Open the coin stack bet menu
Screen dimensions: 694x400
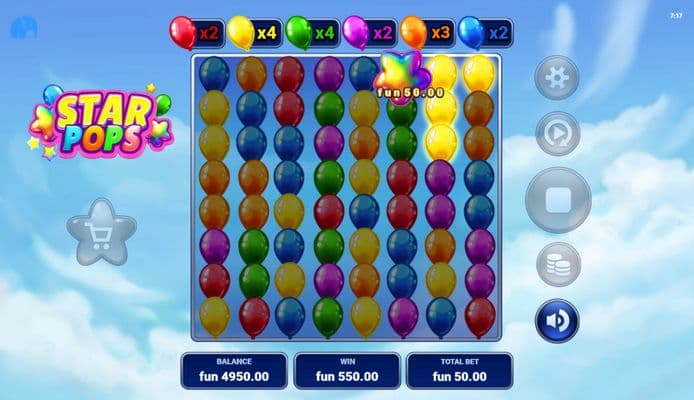click(x=557, y=265)
